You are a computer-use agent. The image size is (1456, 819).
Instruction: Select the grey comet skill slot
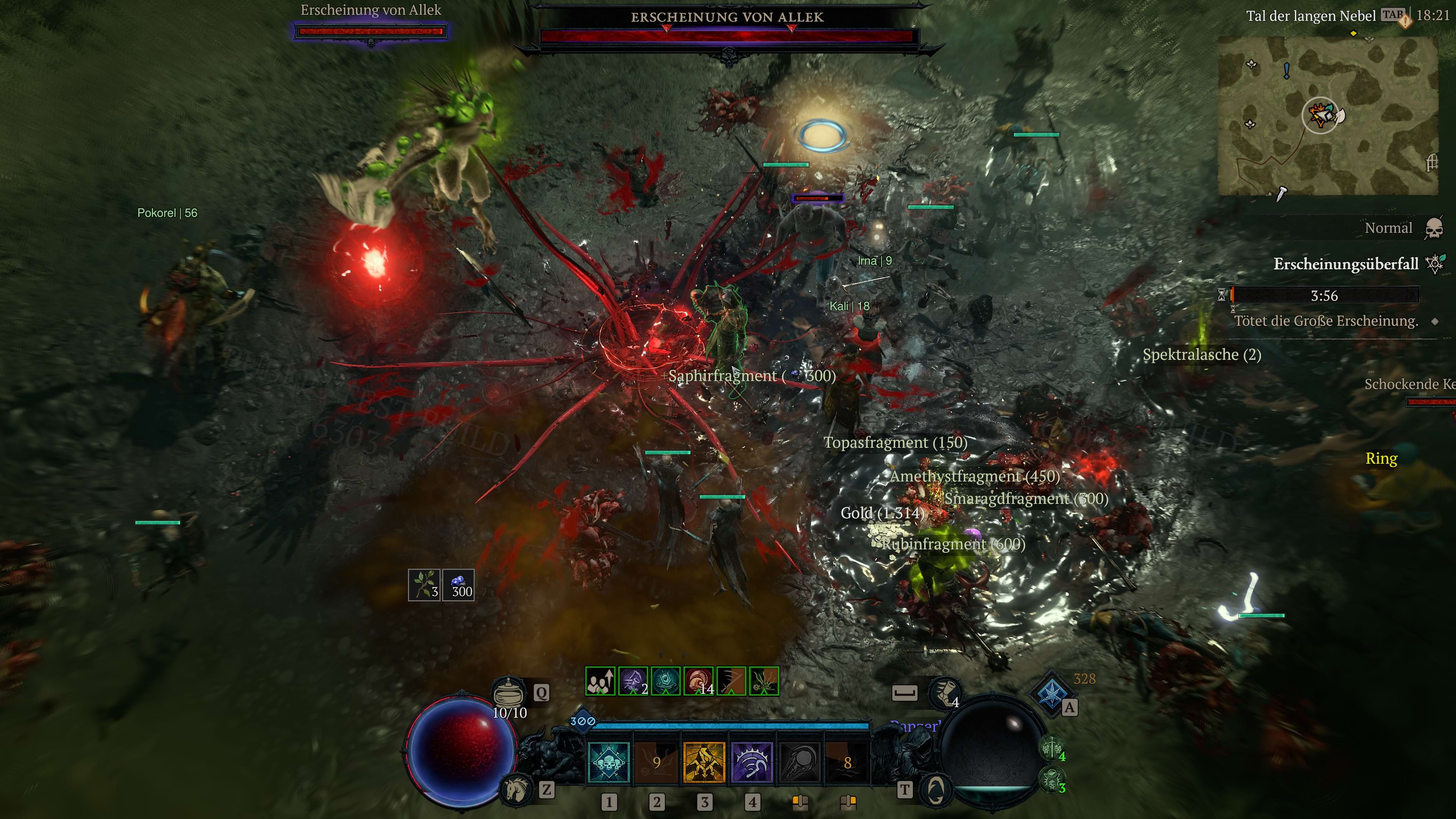pyautogui.click(x=799, y=763)
